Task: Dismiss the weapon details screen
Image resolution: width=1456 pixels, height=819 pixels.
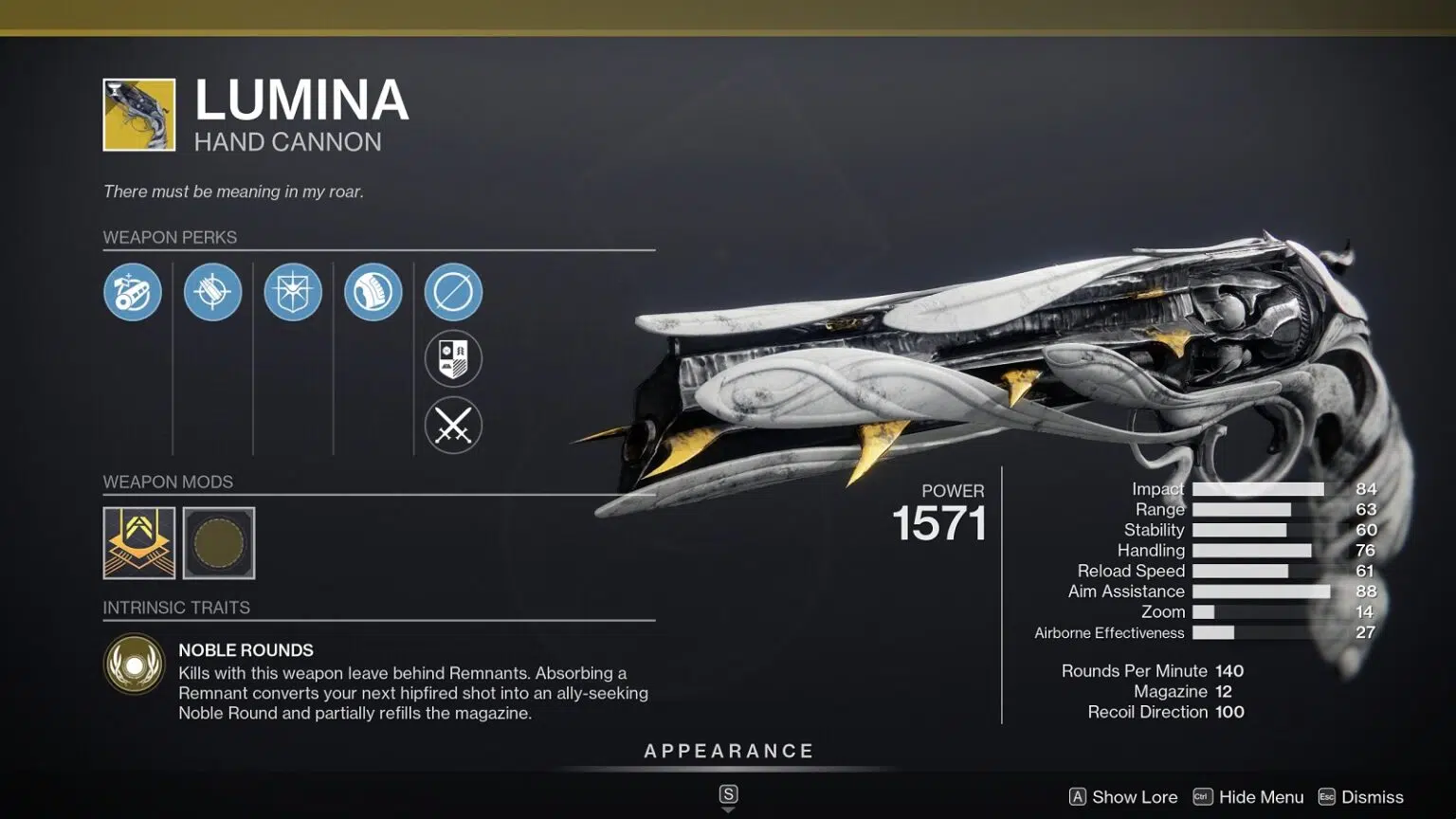Action: pyautogui.click(x=1360, y=797)
